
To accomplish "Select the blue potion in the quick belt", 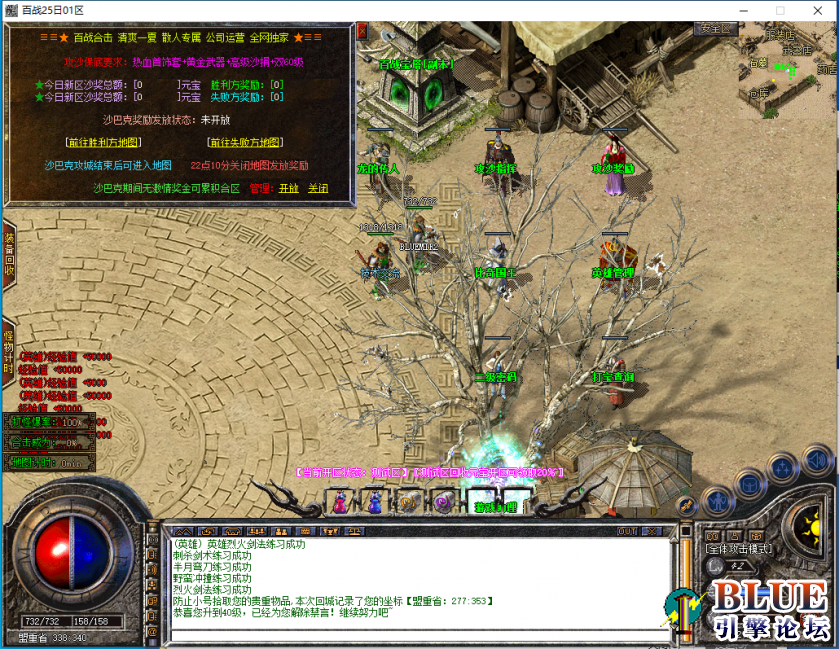I will (x=374, y=502).
